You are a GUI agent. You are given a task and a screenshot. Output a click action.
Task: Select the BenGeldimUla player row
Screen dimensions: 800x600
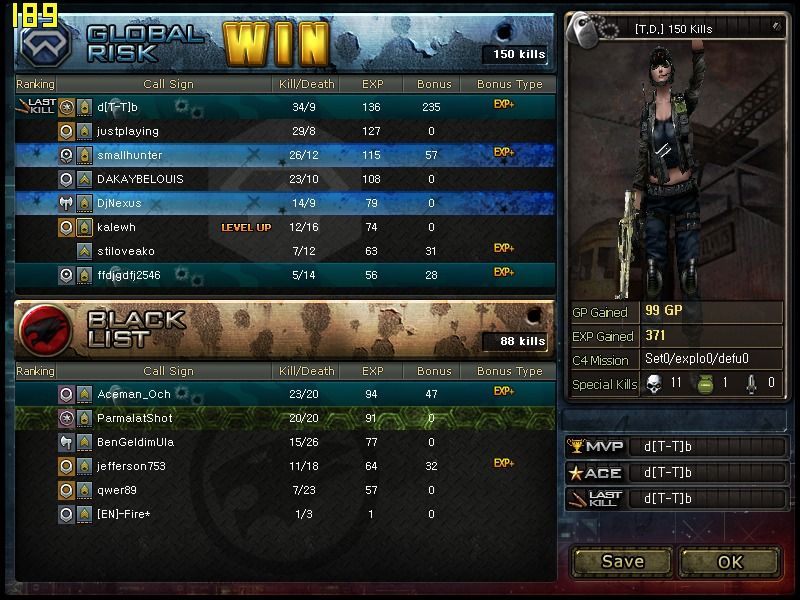285,442
